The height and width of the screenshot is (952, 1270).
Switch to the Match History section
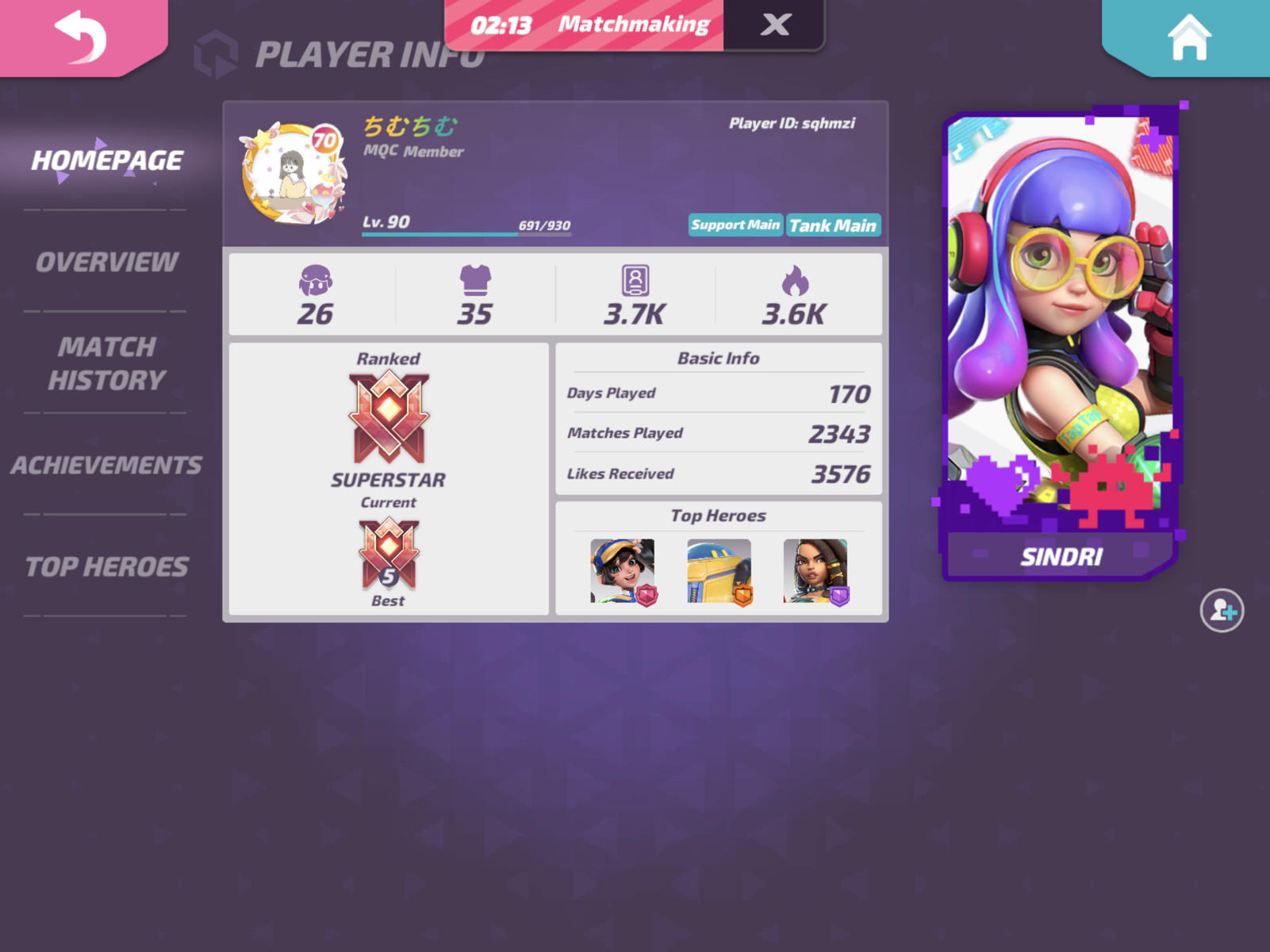[x=105, y=363]
